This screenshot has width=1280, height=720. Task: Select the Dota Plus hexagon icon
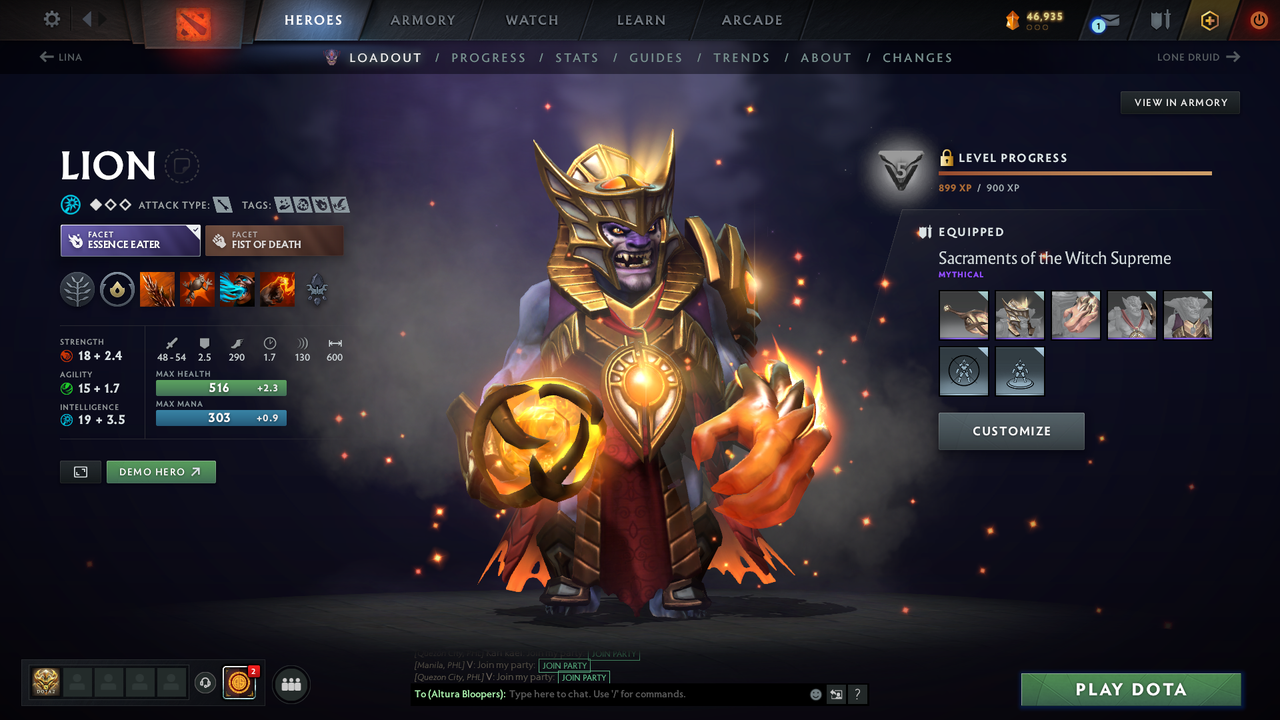coord(1209,20)
